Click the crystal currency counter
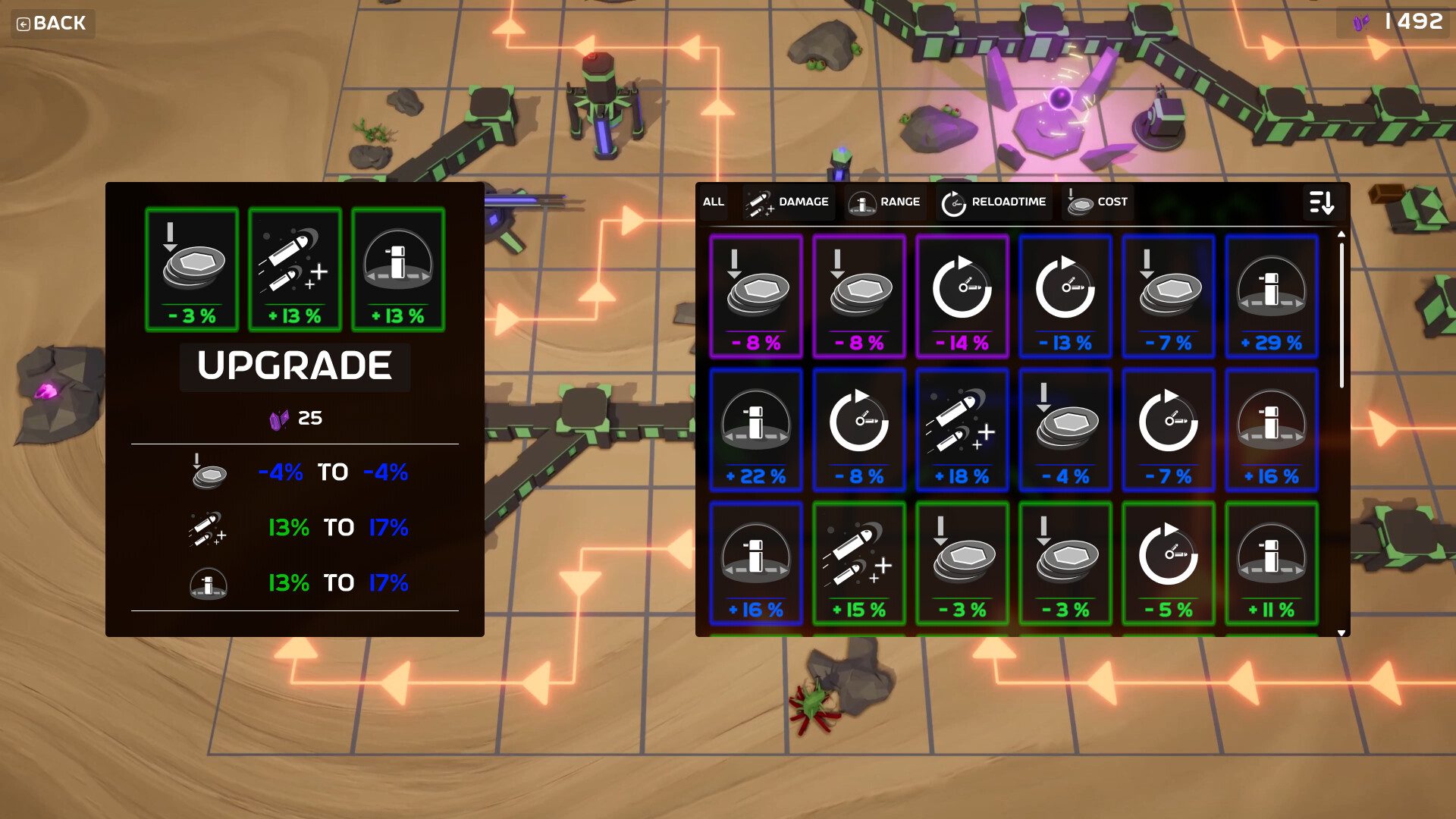This screenshot has height=819, width=1456. click(x=1394, y=22)
